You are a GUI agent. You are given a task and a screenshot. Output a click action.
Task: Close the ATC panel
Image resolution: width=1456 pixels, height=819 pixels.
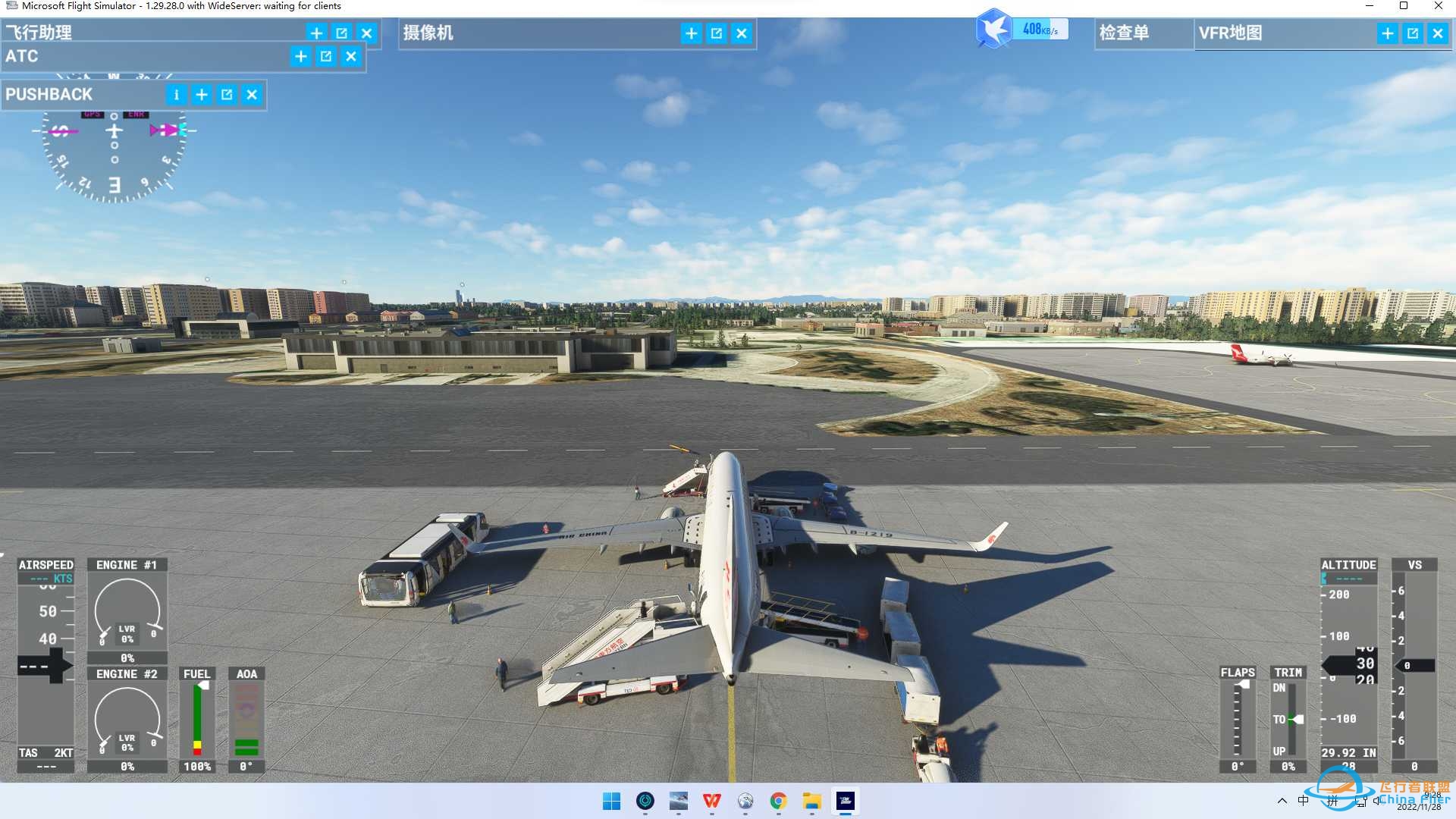coord(350,56)
